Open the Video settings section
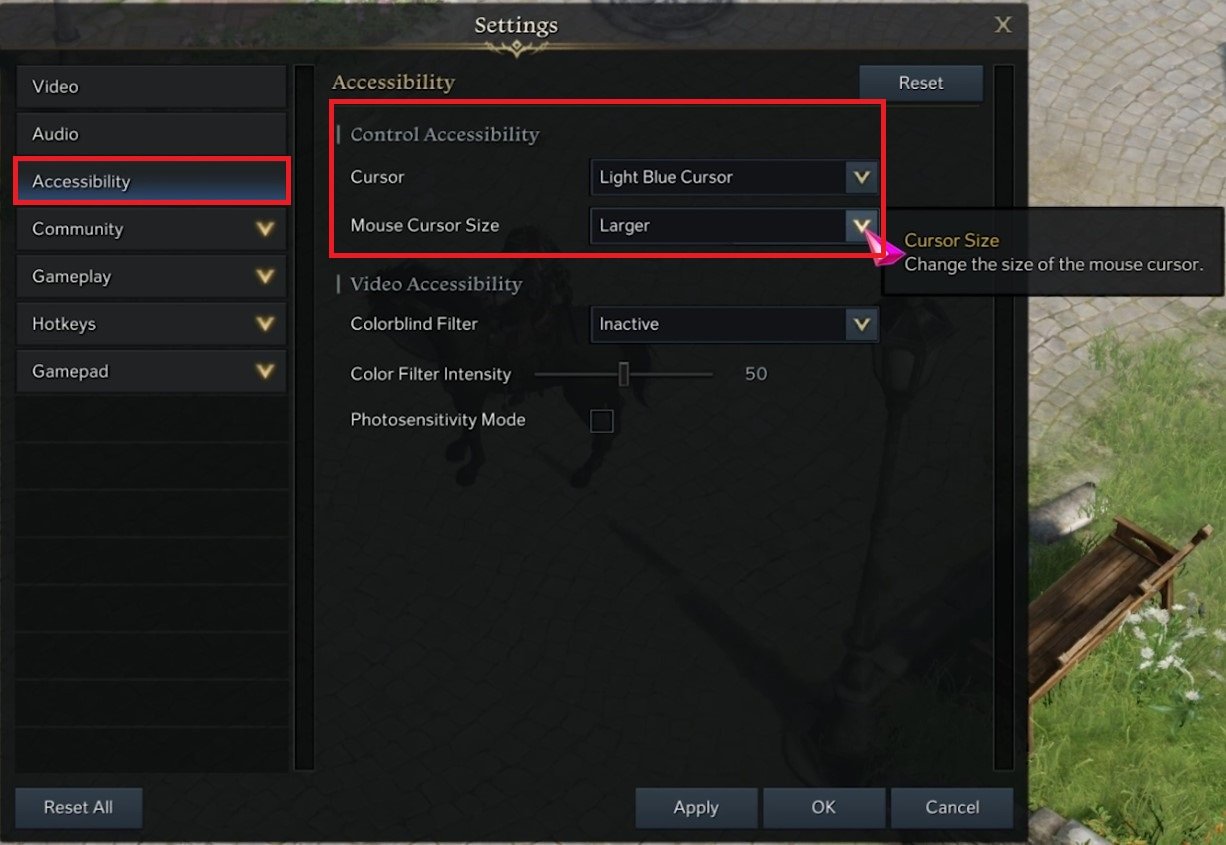 coord(150,87)
